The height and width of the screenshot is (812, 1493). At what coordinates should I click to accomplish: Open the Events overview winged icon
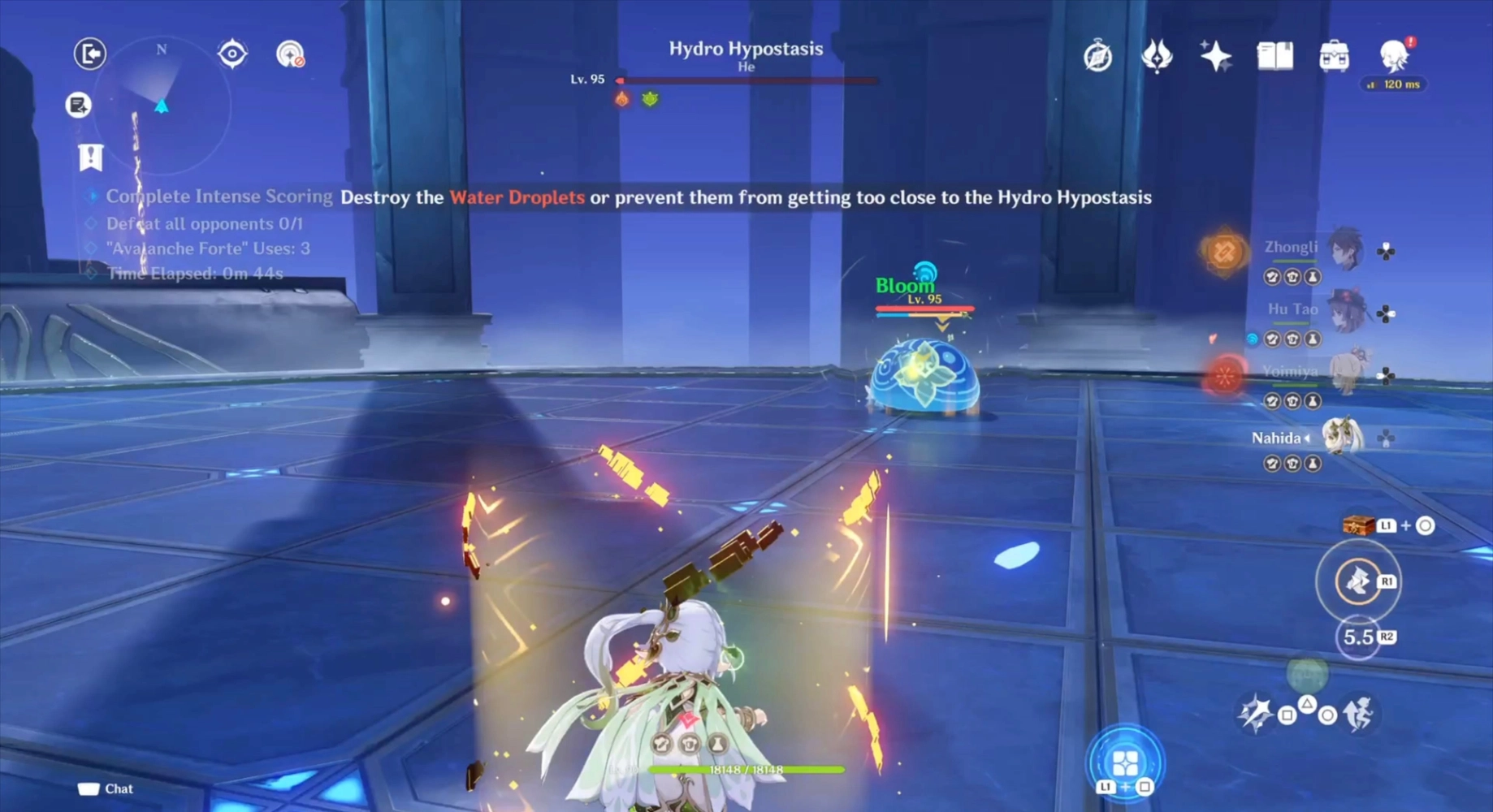tap(1157, 55)
